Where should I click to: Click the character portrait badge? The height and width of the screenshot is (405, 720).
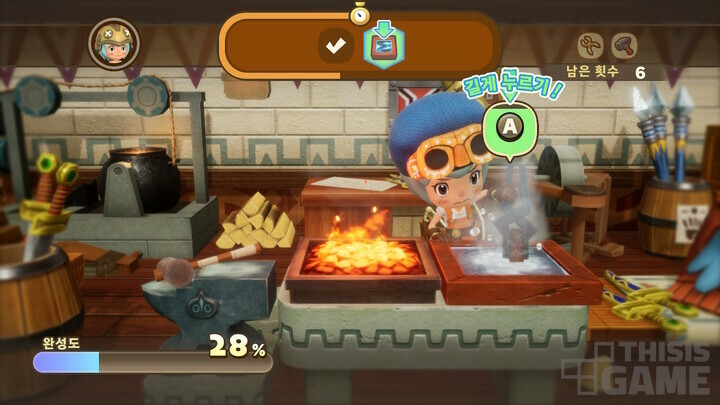pos(114,43)
